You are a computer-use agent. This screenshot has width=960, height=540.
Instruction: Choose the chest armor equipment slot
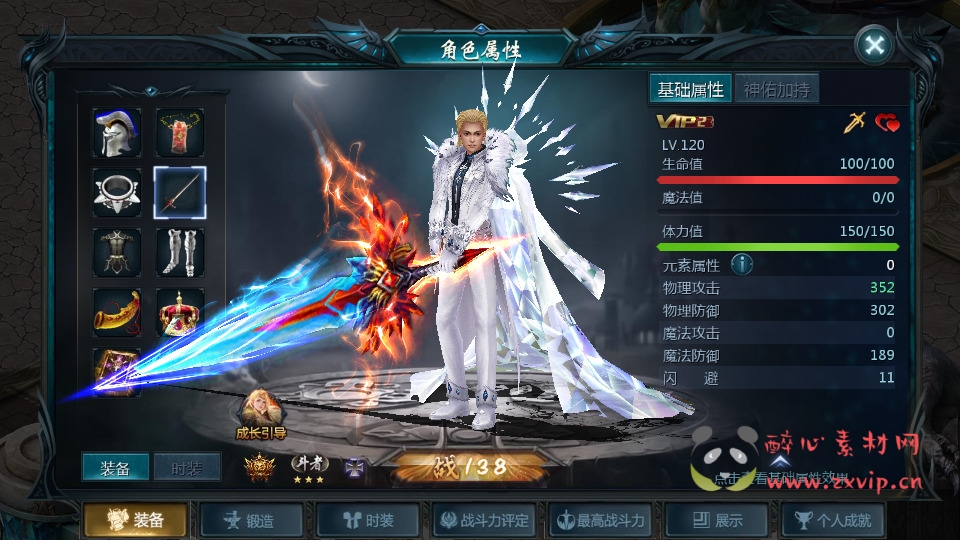117,252
